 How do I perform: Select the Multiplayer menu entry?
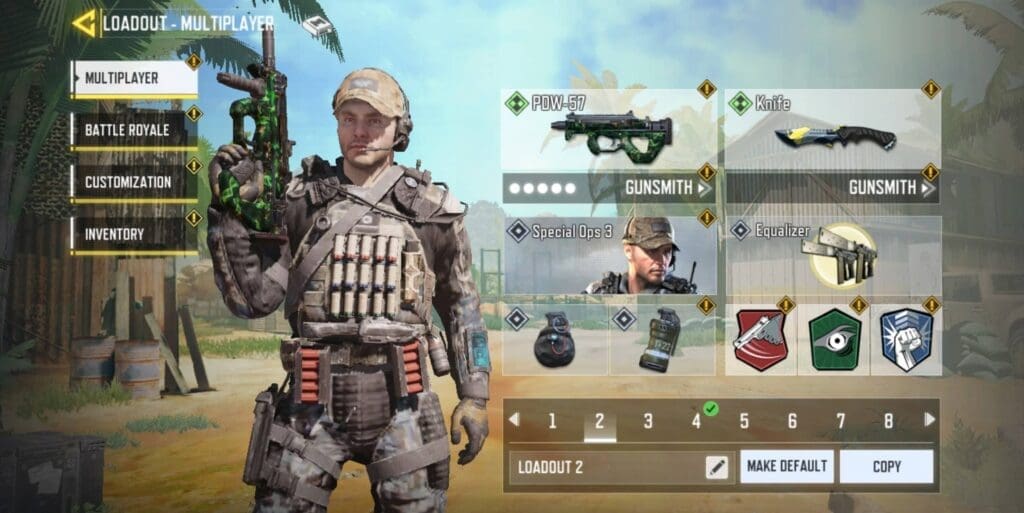[x=134, y=78]
